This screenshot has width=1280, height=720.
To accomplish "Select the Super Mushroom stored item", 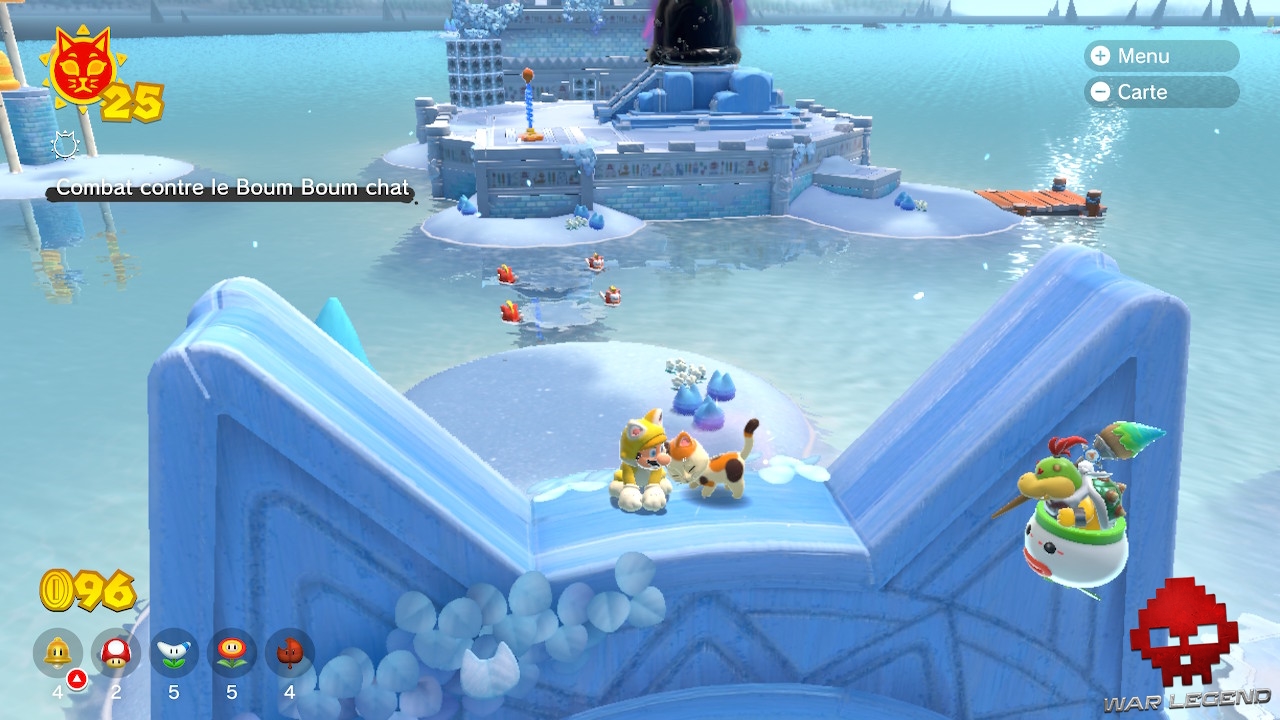I will [x=116, y=653].
